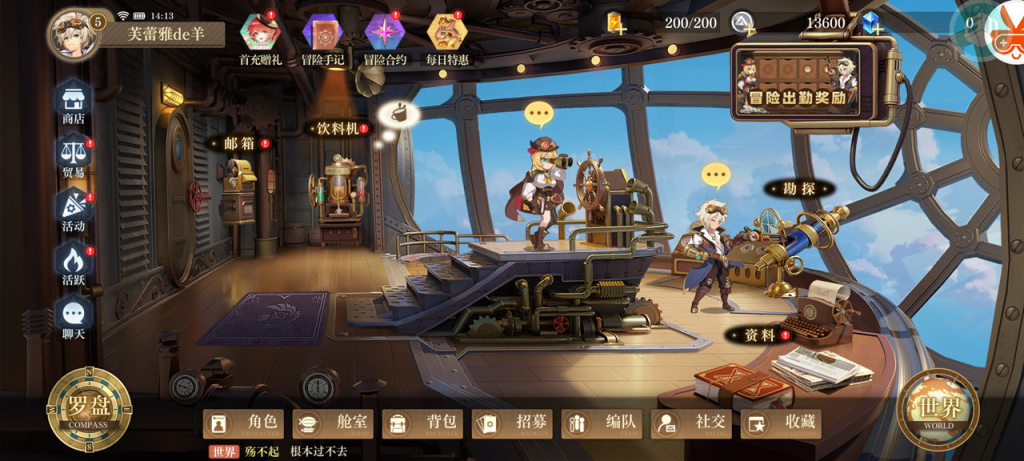Open the 冒险手记 adventure journal
Image resolution: width=1024 pixels, height=461 pixels.
[322, 38]
